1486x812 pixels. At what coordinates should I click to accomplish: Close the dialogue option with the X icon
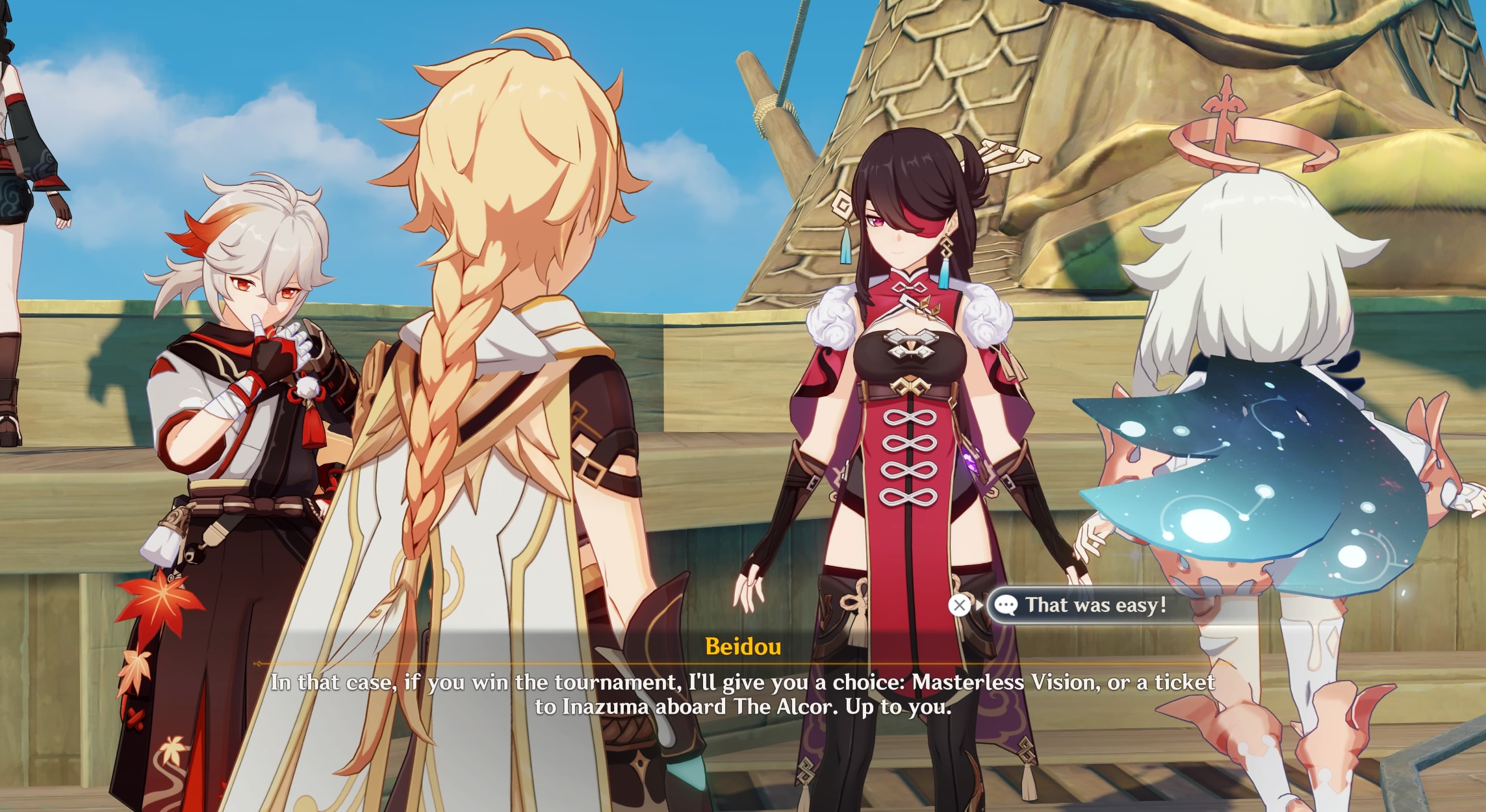959,605
